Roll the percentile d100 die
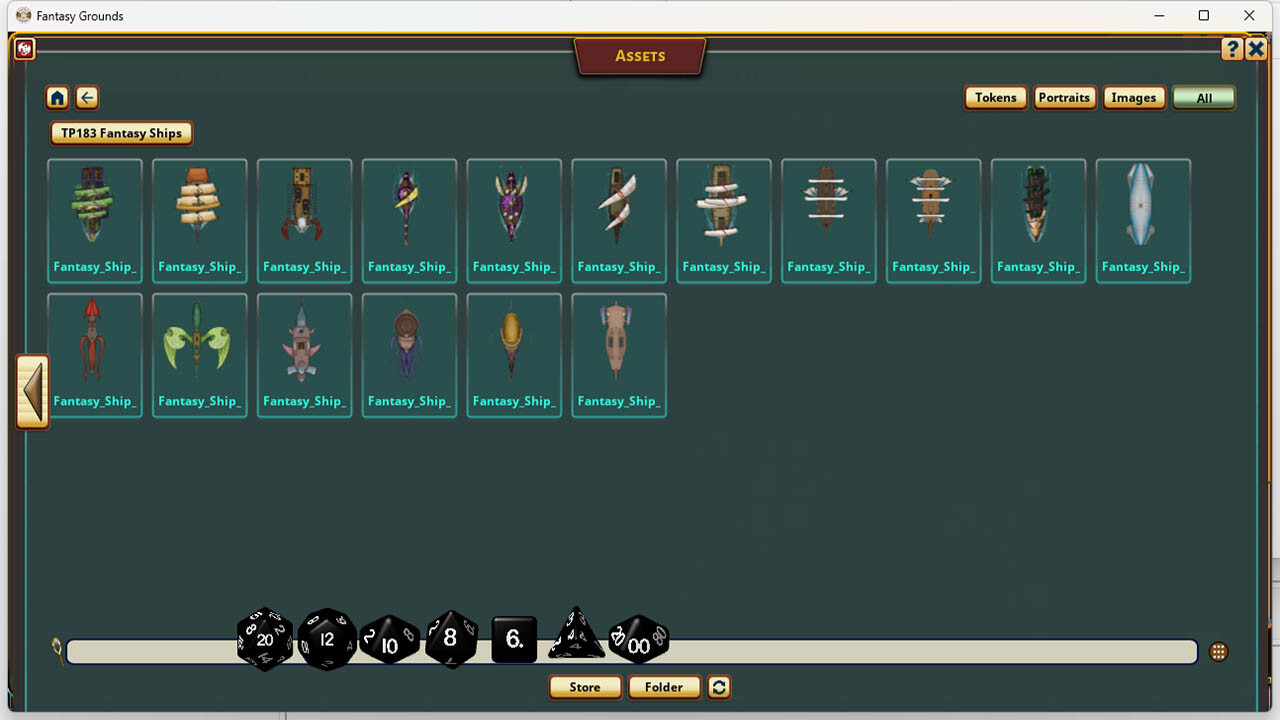Image resolution: width=1280 pixels, height=720 pixels. click(x=639, y=640)
